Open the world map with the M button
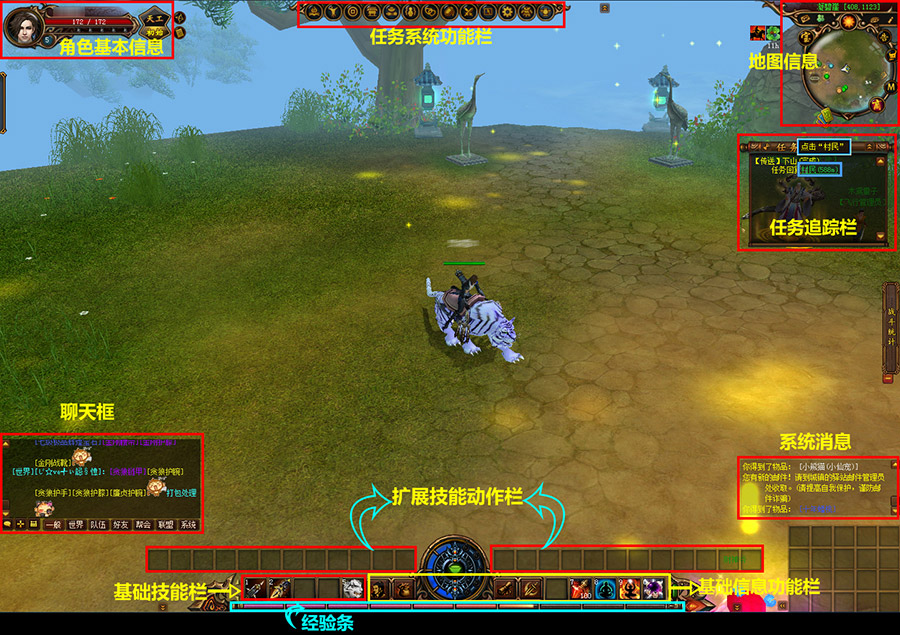Viewport: 900px width, 635px height. [890, 85]
